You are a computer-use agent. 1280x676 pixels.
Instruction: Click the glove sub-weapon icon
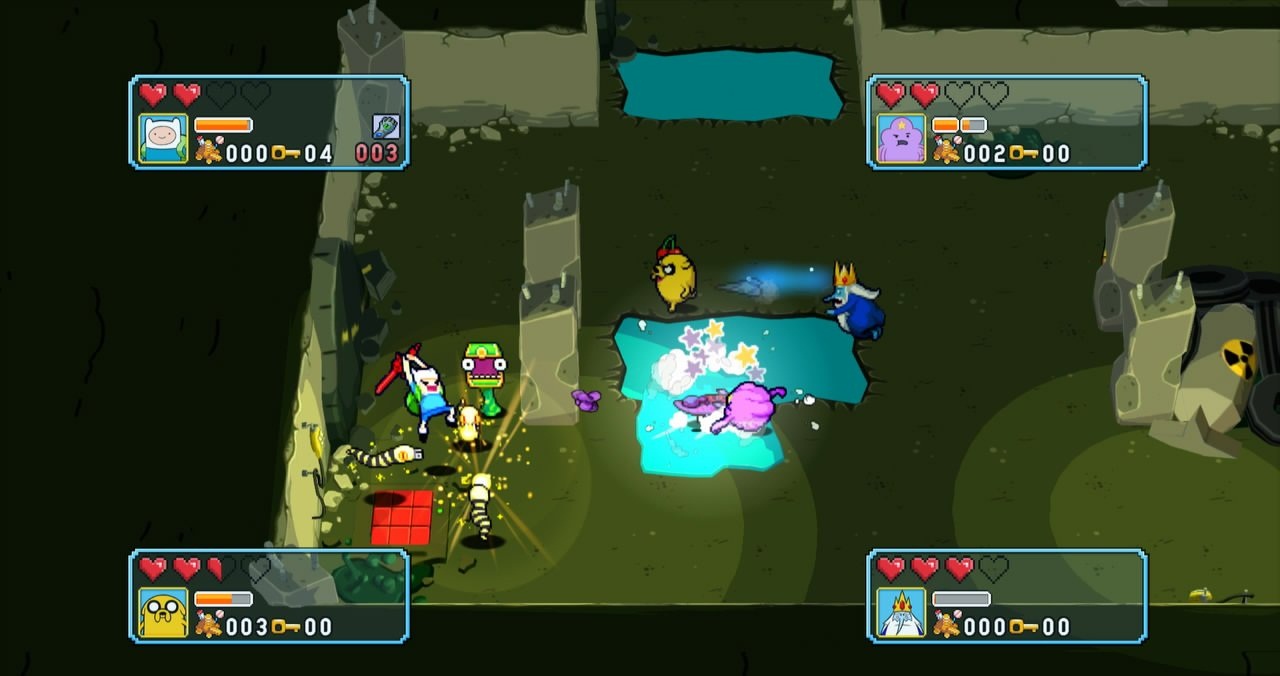[386, 126]
